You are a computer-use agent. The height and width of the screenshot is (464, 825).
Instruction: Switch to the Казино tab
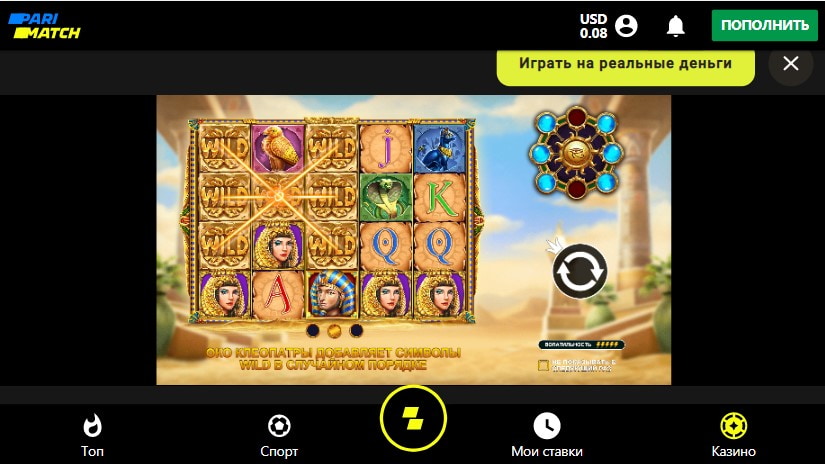(733, 434)
